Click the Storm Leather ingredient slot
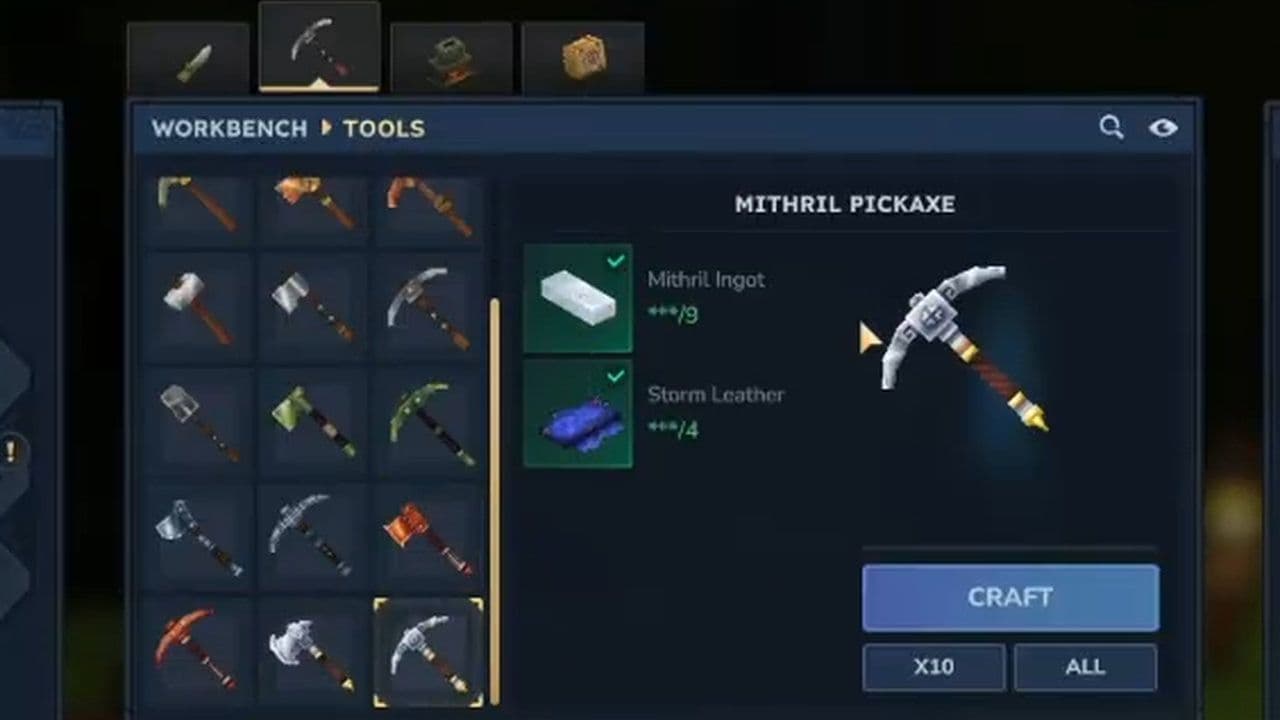Image resolution: width=1280 pixels, height=720 pixels. 578,412
